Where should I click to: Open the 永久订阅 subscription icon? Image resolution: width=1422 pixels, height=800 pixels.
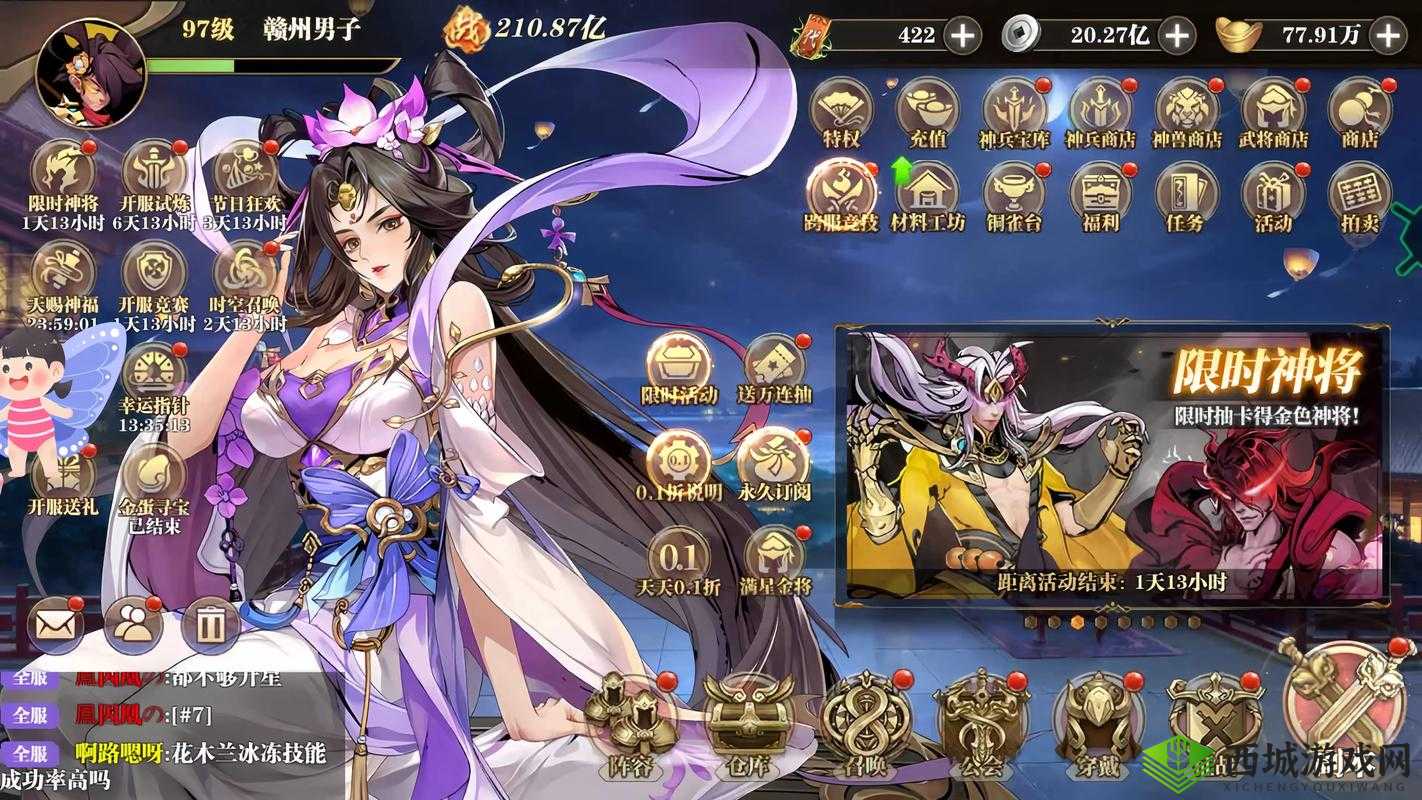(x=773, y=460)
